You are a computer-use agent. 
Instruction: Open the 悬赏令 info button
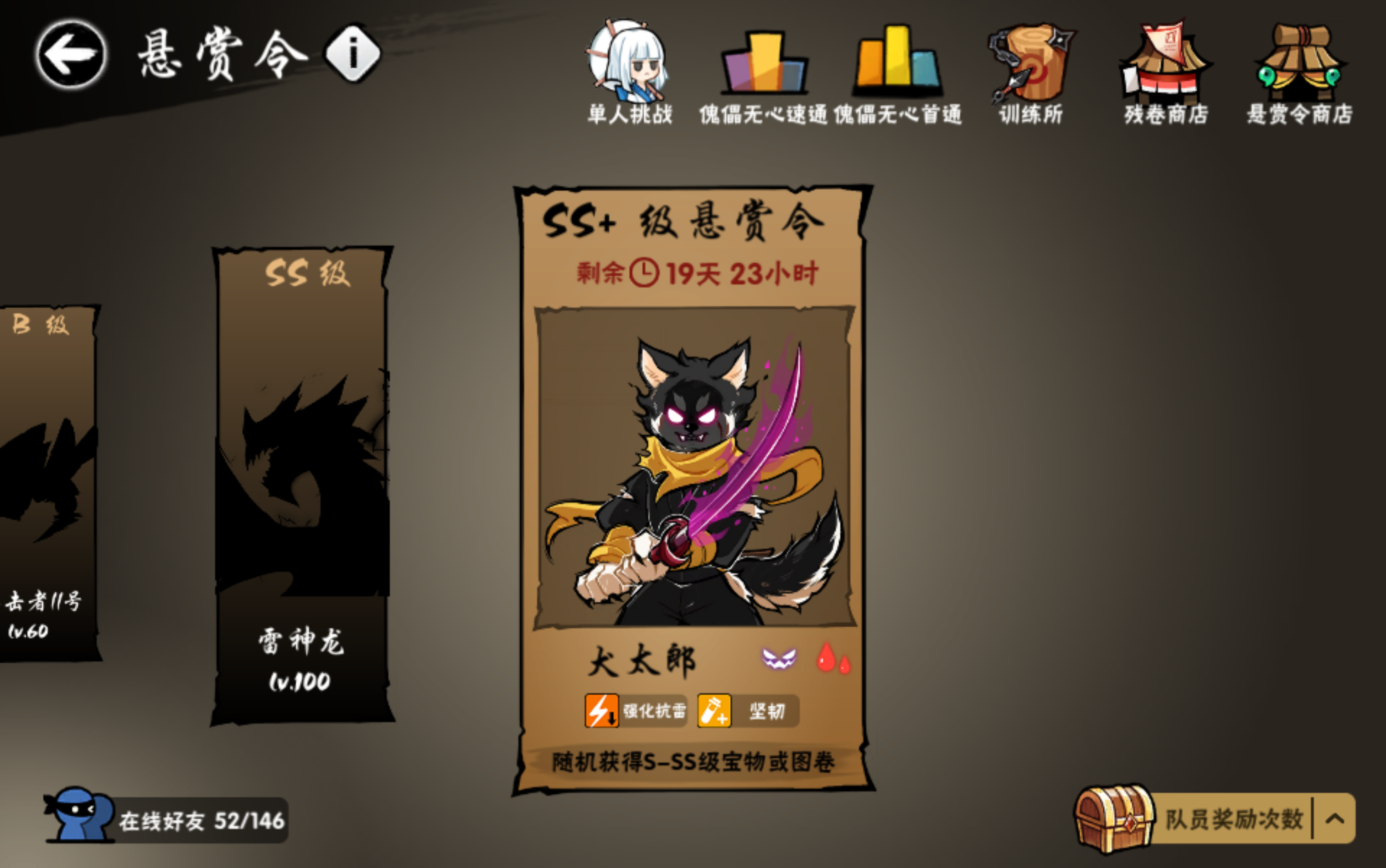352,53
